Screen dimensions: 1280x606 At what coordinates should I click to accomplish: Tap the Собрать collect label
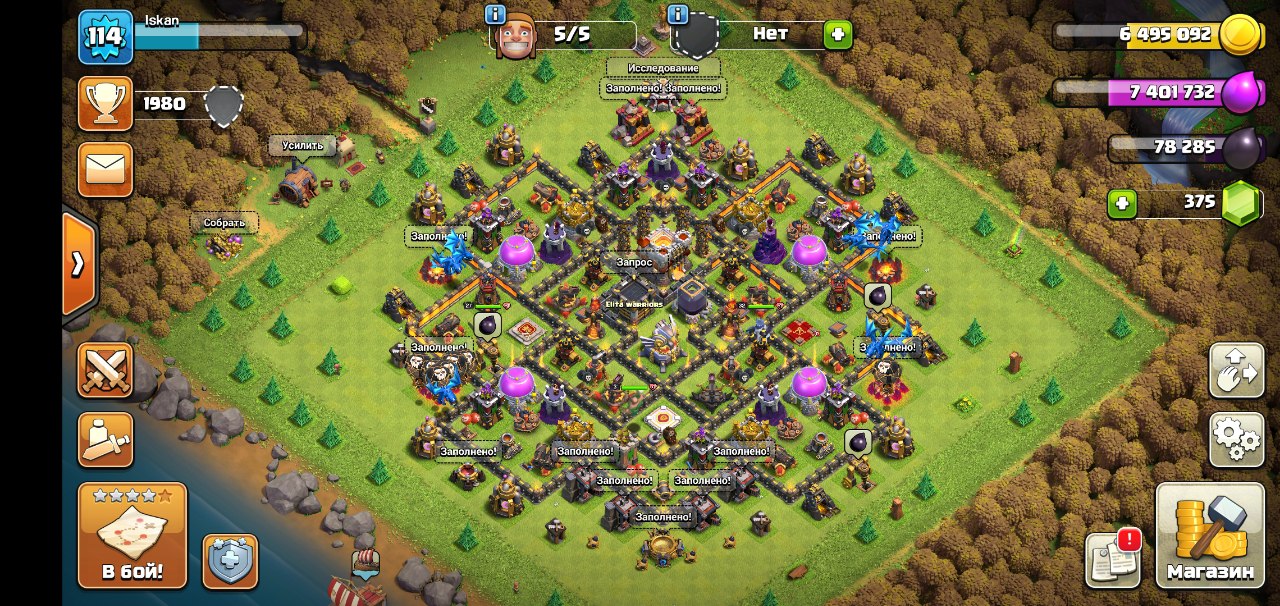pyautogui.click(x=224, y=222)
